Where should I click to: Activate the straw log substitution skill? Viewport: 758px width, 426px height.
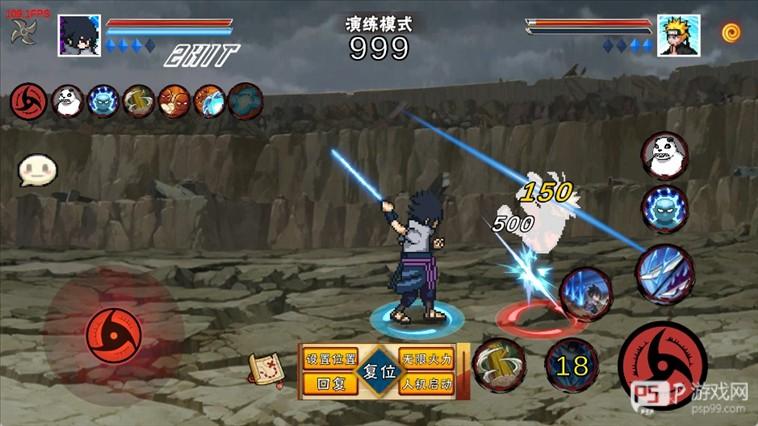click(499, 364)
